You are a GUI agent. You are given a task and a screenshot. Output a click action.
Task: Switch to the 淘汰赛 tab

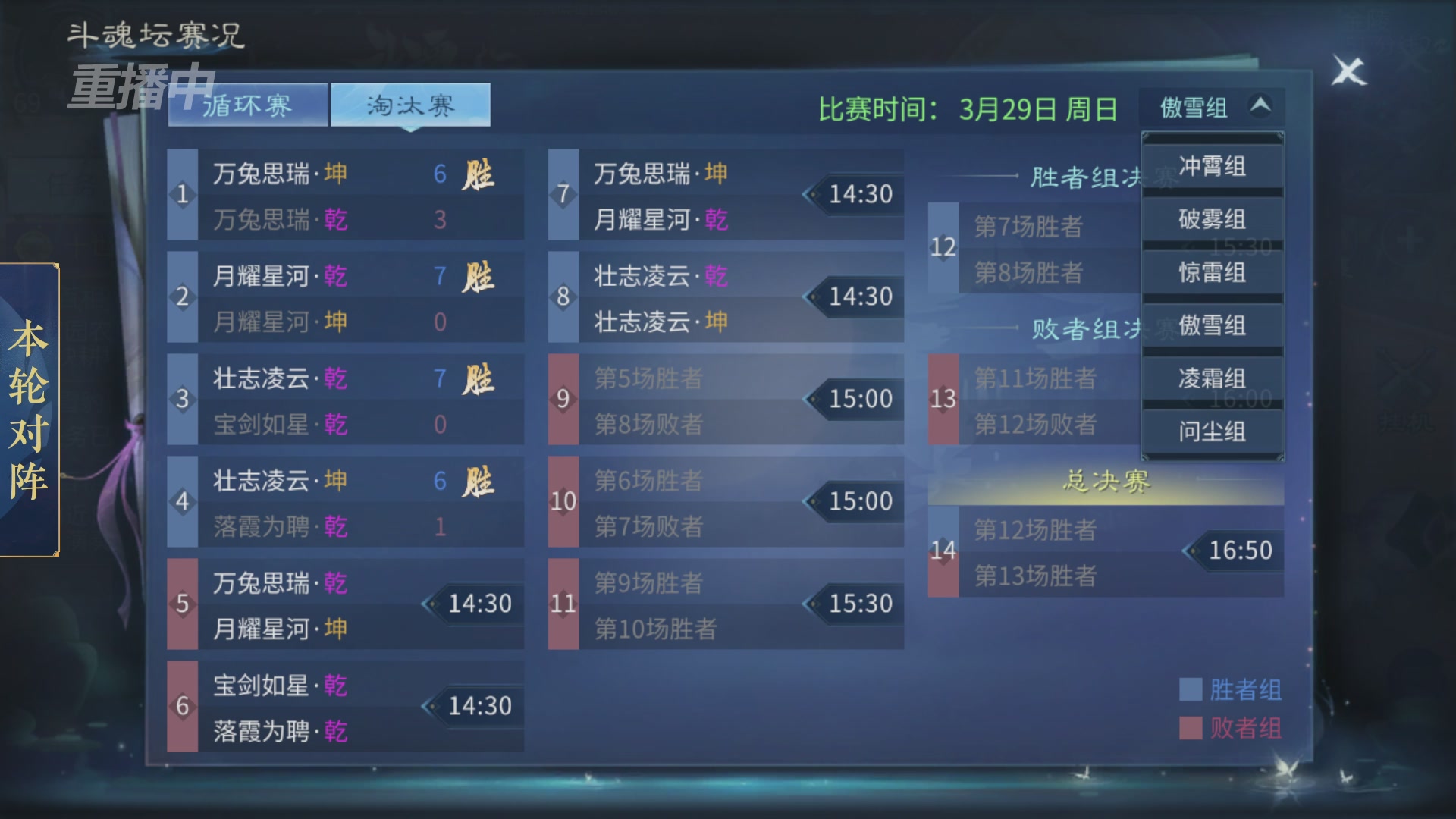click(x=410, y=106)
